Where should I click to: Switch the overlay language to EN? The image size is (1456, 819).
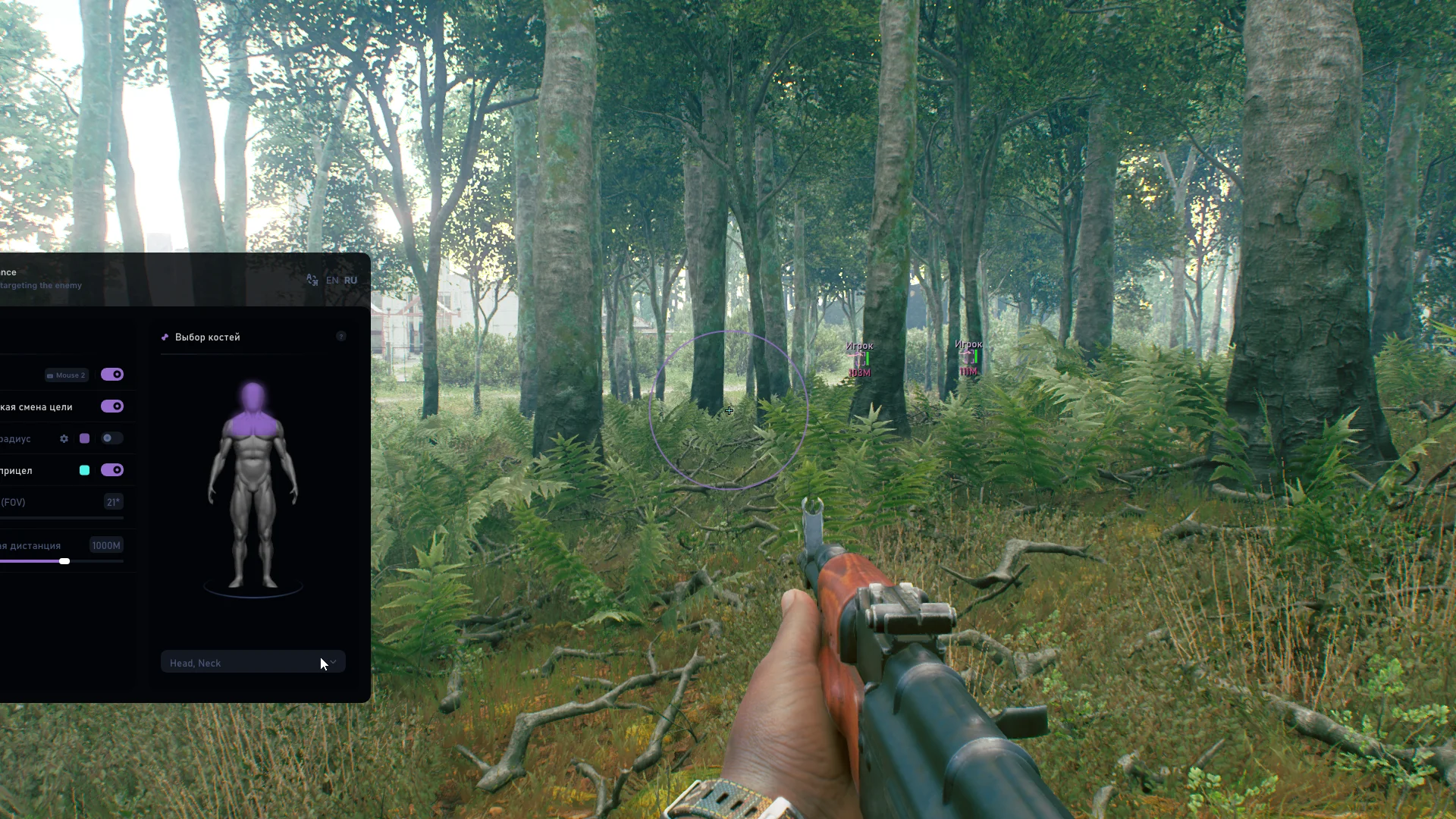[x=332, y=281]
